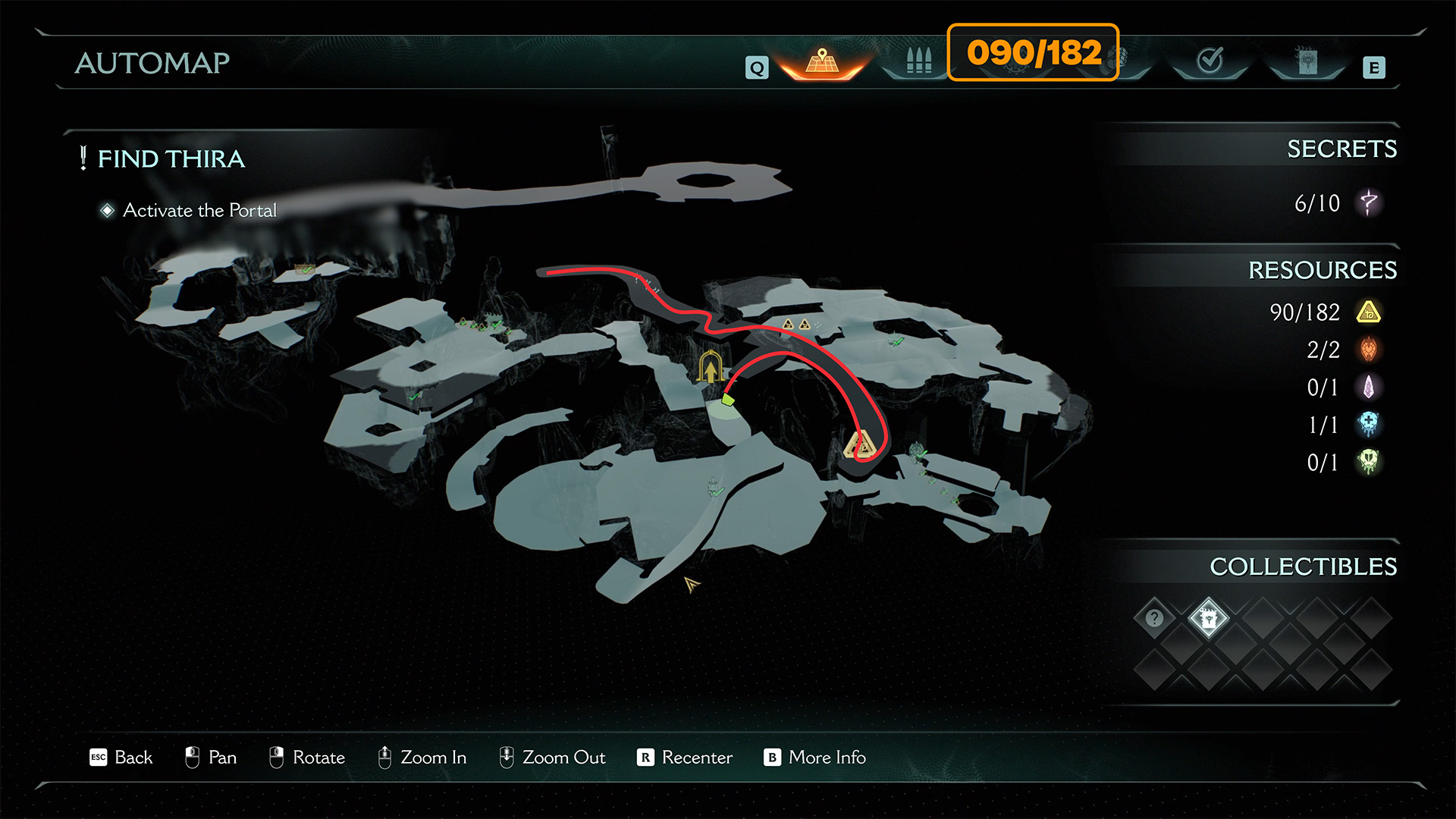This screenshot has height=819, width=1456.
Task: Select the undiscovered question-mark collectible slot
Action: pos(1154,618)
